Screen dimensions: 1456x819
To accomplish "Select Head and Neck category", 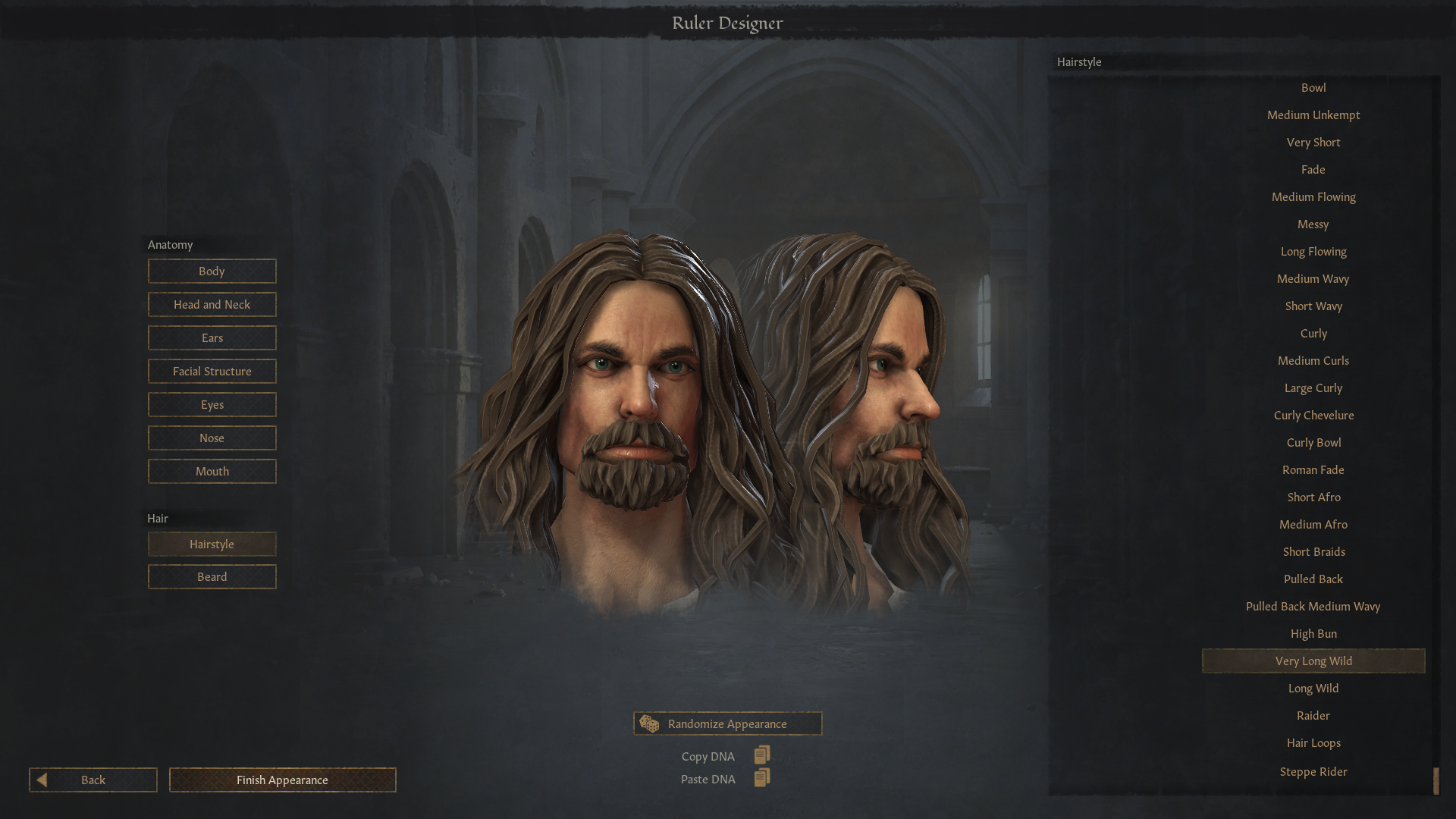I will pos(212,305).
